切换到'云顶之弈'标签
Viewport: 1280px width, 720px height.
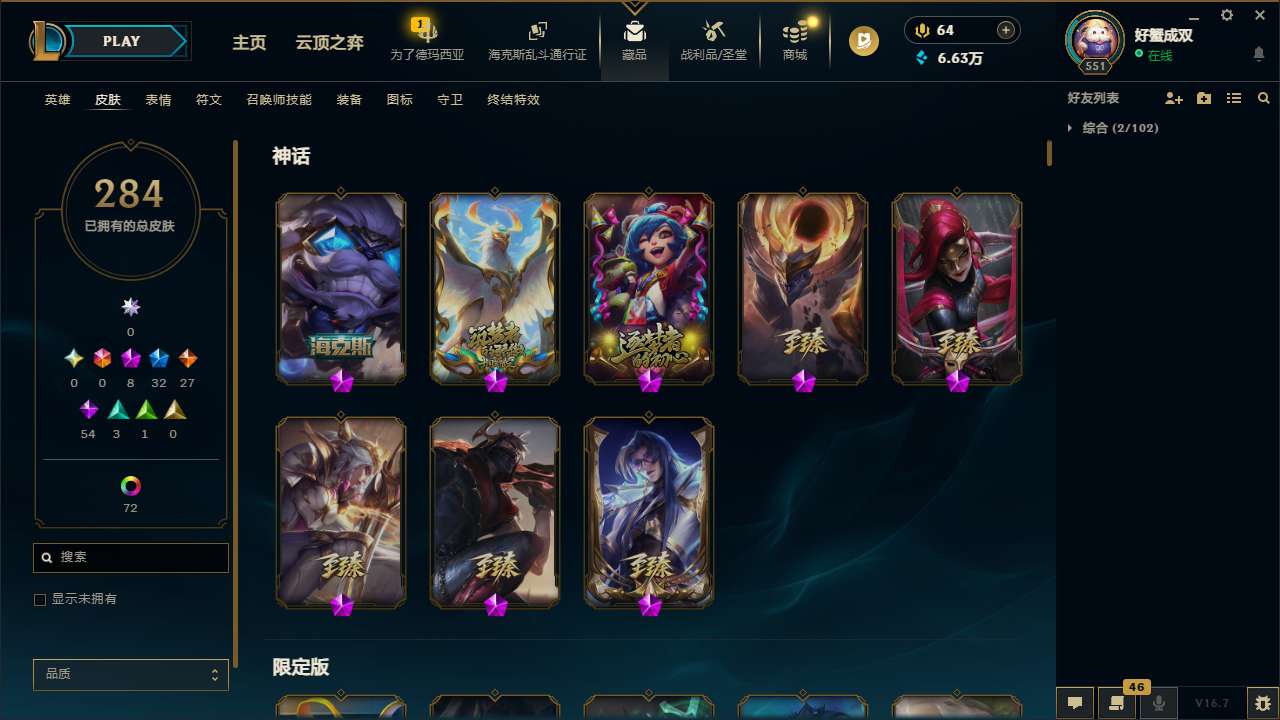[329, 43]
